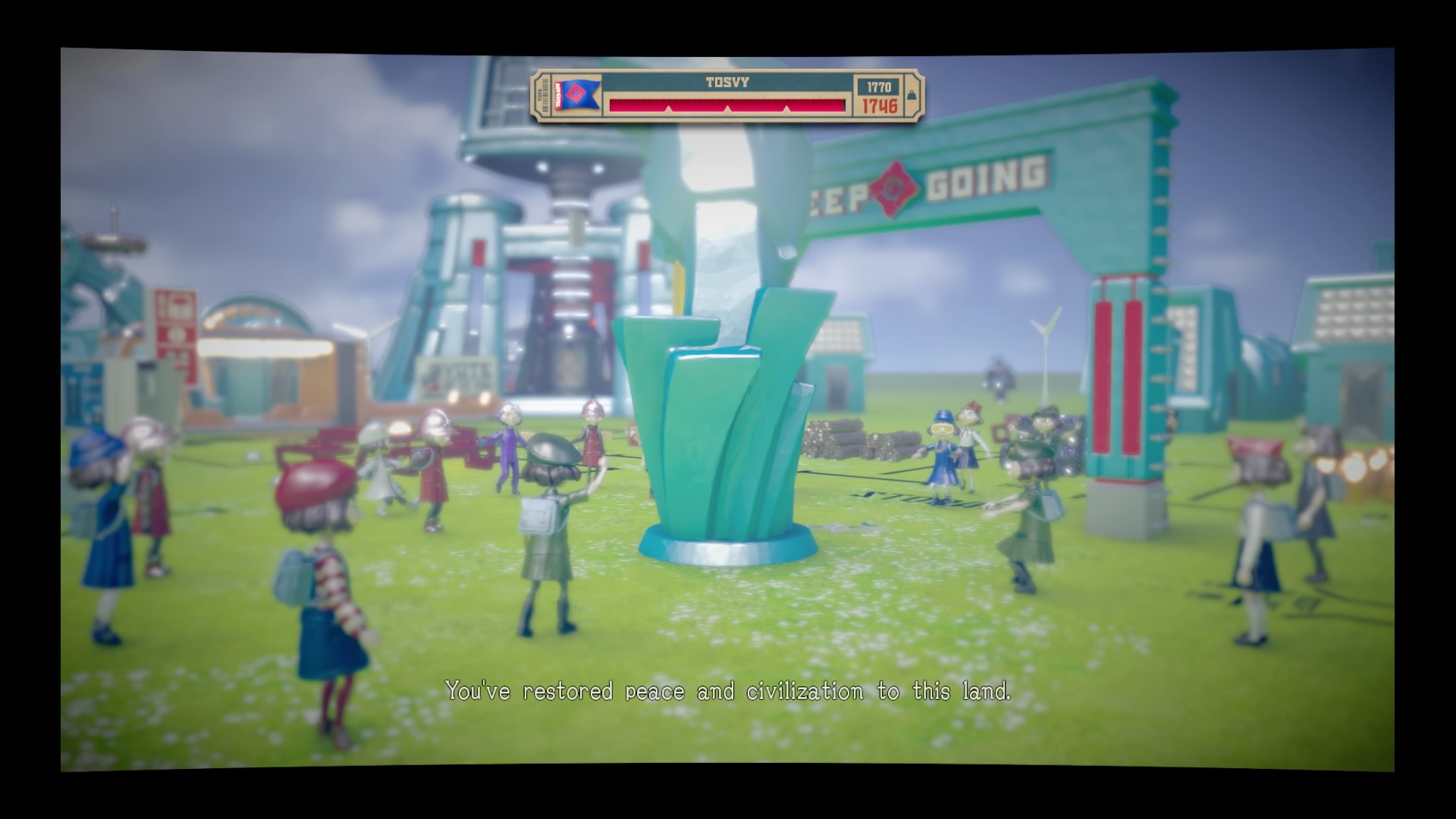Expand the TOSVY town name banner
Screen dimensions: 1456x819
tap(728, 83)
